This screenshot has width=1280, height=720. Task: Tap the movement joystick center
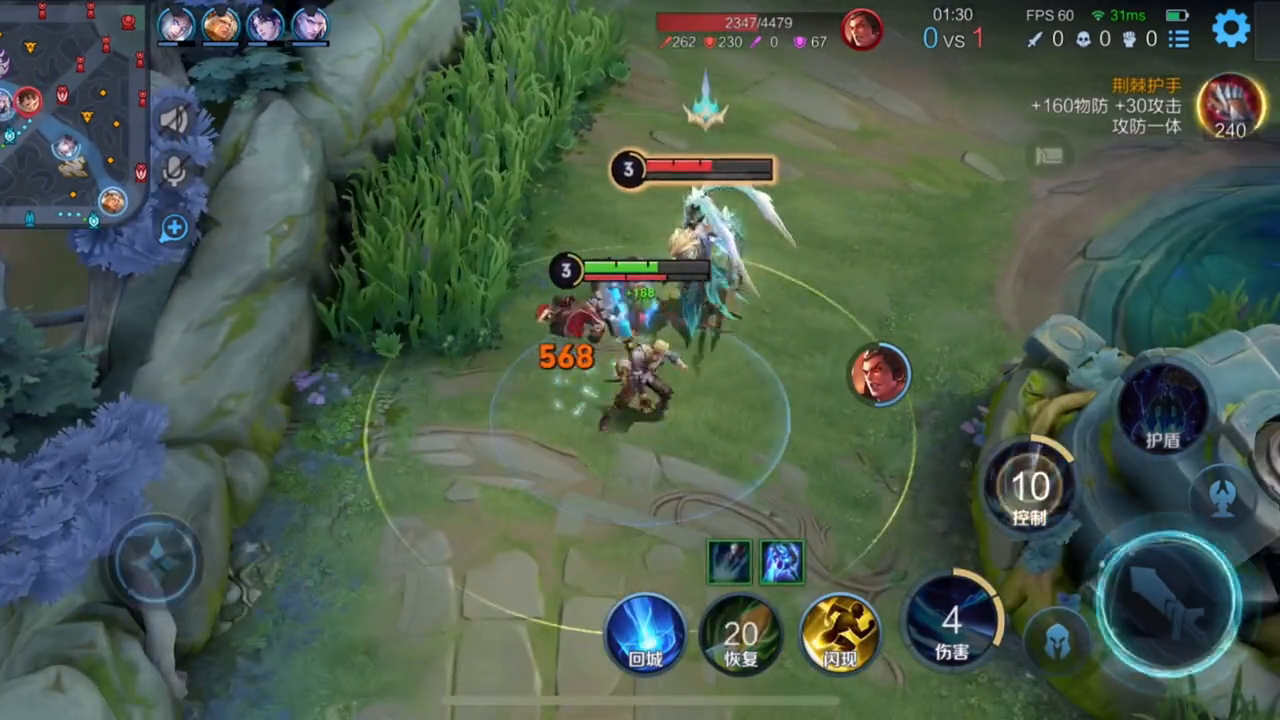(155, 561)
